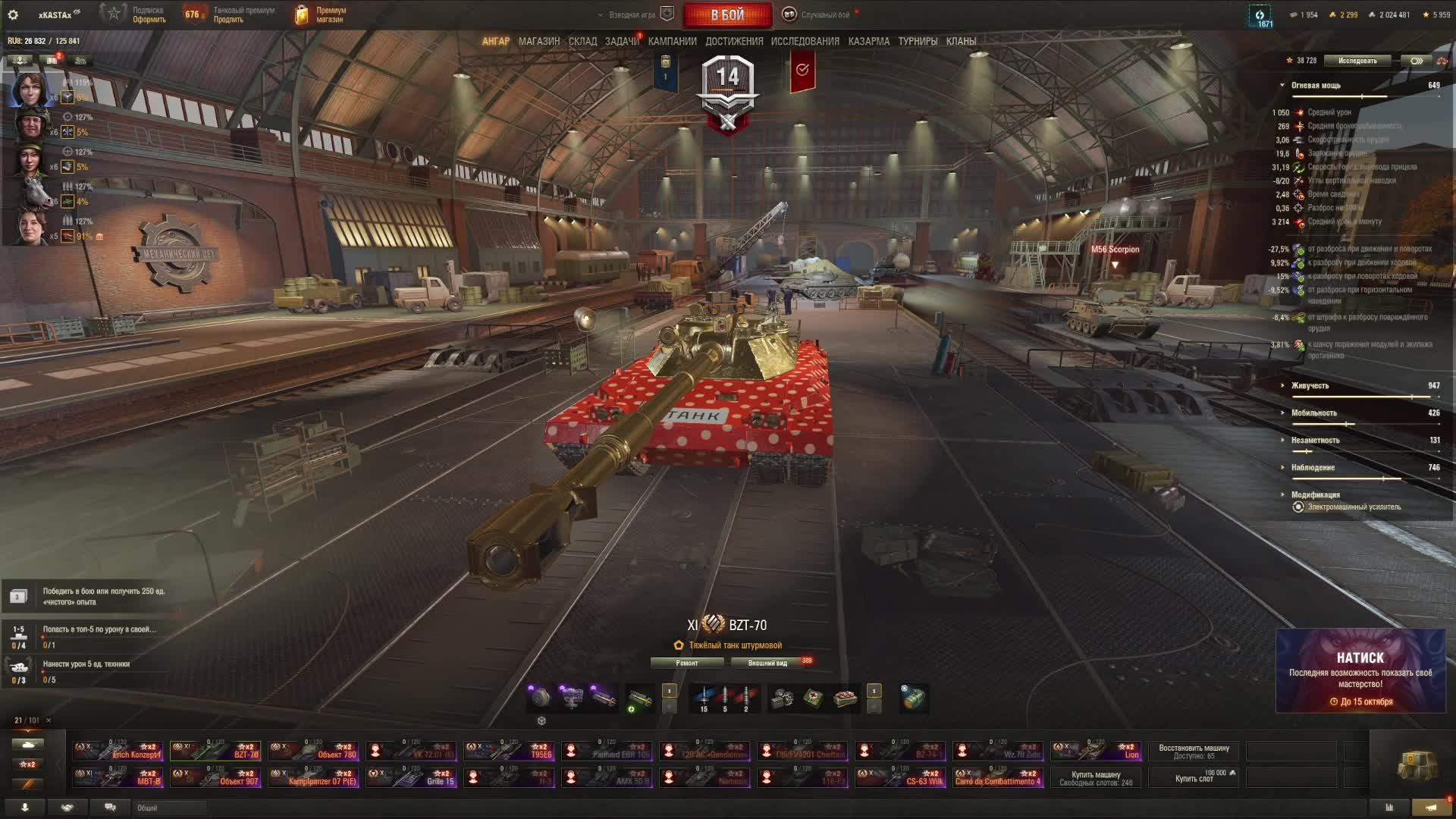Switch to the МАГАЗИН tab
The height and width of the screenshot is (819, 1456).
pos(538,42)
